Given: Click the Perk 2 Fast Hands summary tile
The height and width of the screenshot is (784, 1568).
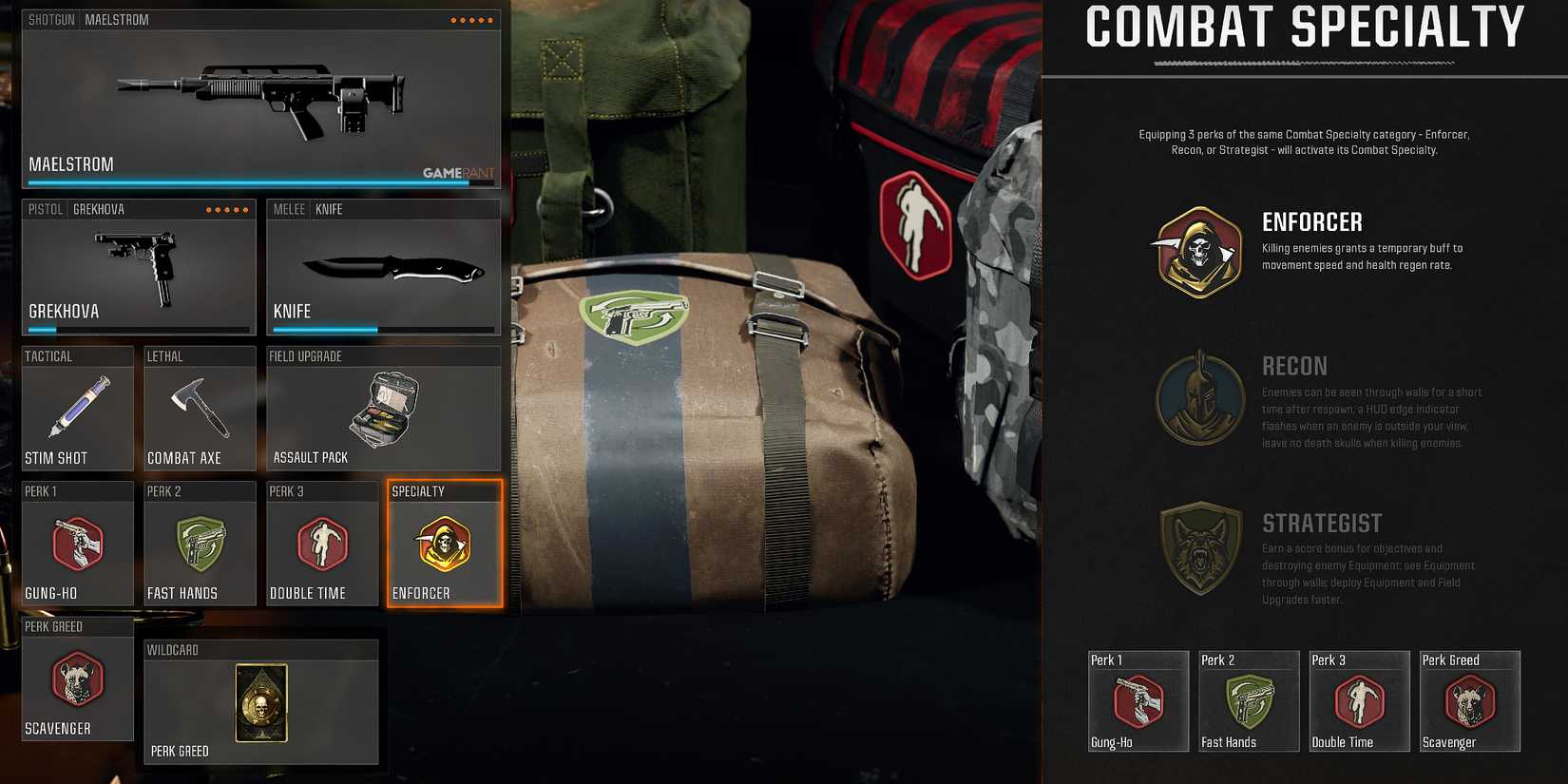Looking at the screenshot, I should pos(1249,700).
